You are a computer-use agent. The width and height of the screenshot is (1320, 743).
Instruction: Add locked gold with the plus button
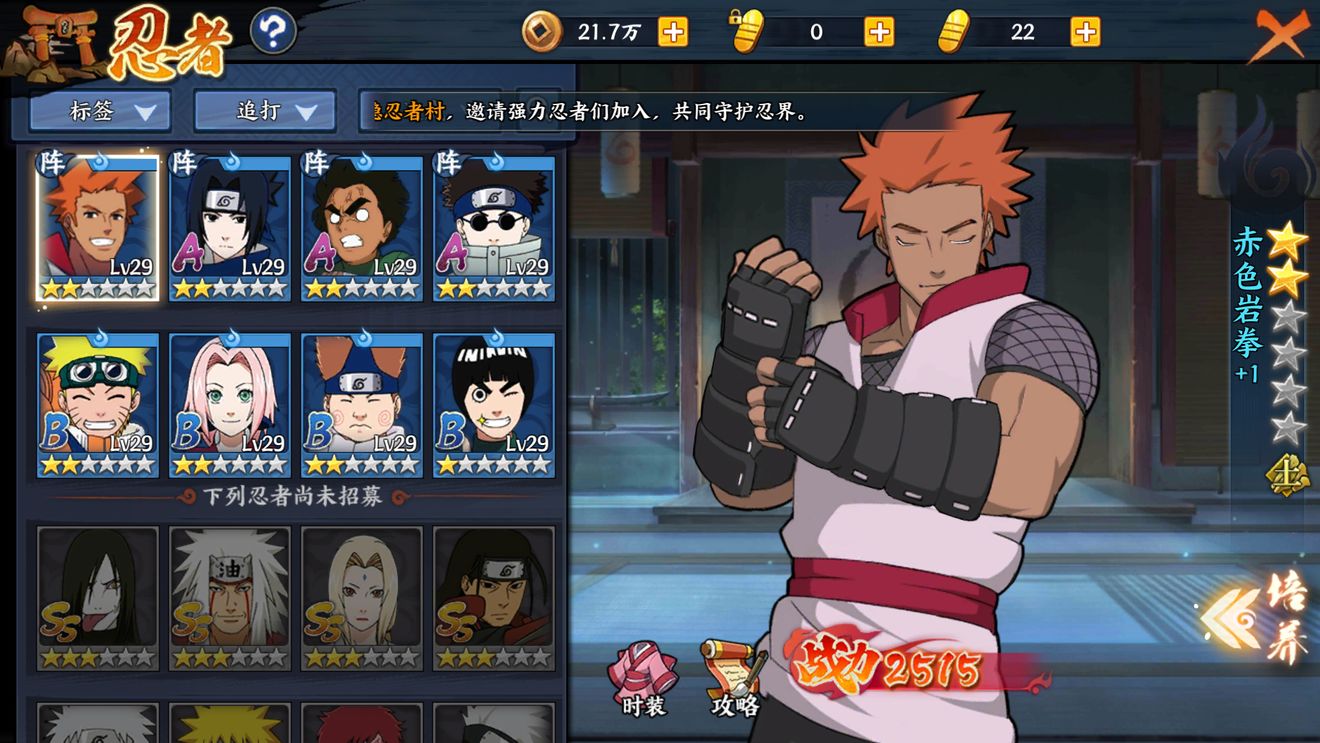click(x=879, y=32)
